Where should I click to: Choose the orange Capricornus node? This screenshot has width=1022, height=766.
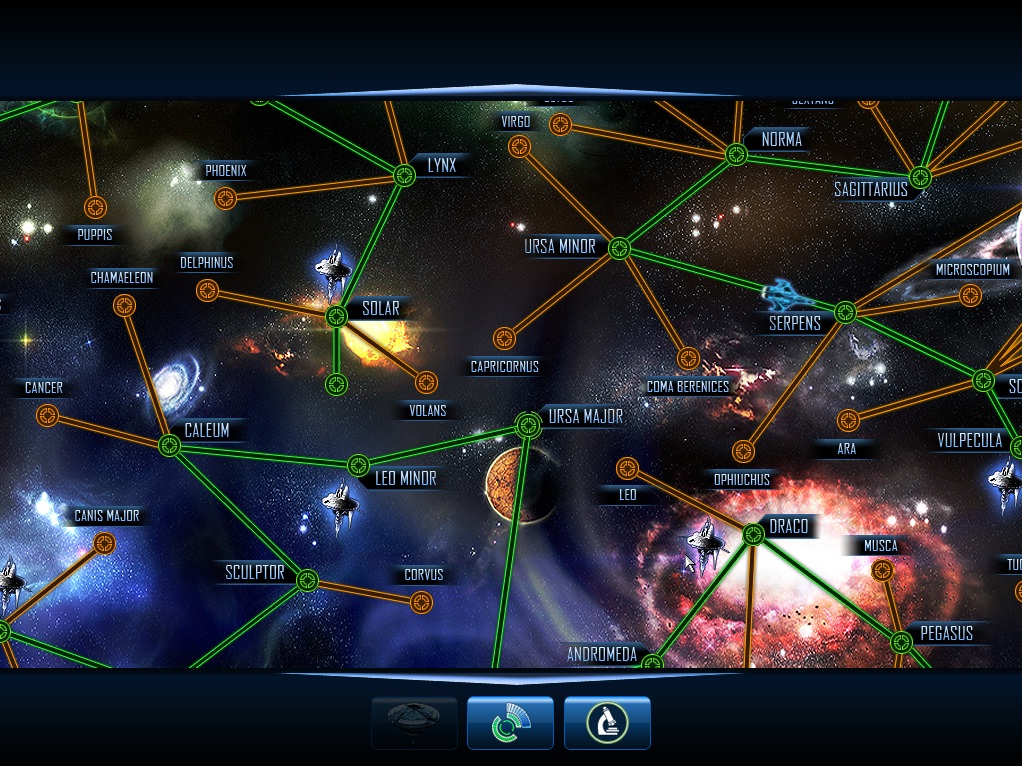(x=504, y=338)
